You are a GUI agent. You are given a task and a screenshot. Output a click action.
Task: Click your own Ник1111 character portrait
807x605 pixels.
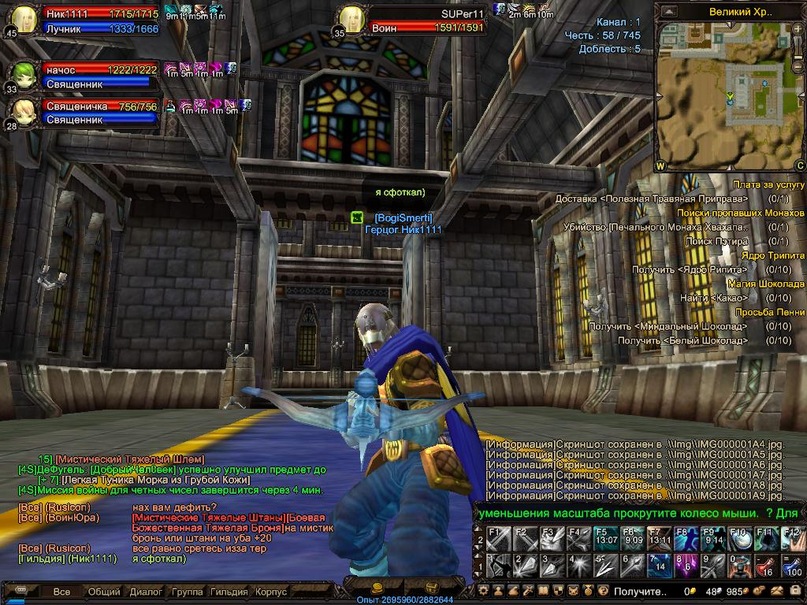coord(25,20)
